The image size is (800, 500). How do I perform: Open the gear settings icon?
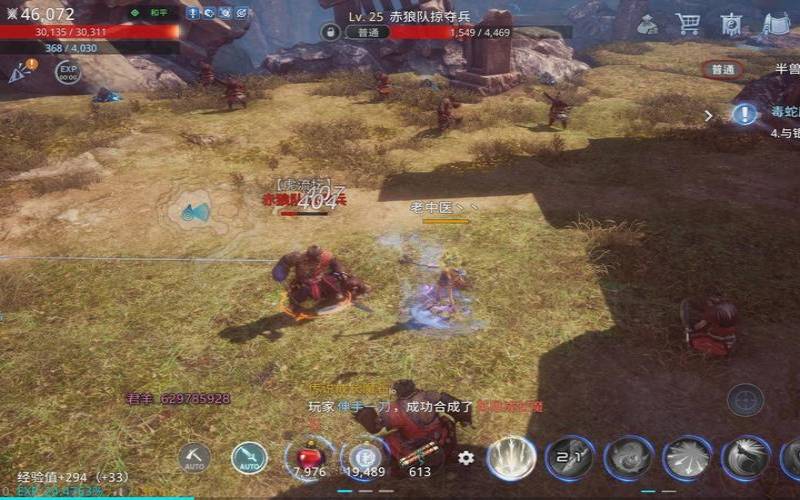click(466, 458)
